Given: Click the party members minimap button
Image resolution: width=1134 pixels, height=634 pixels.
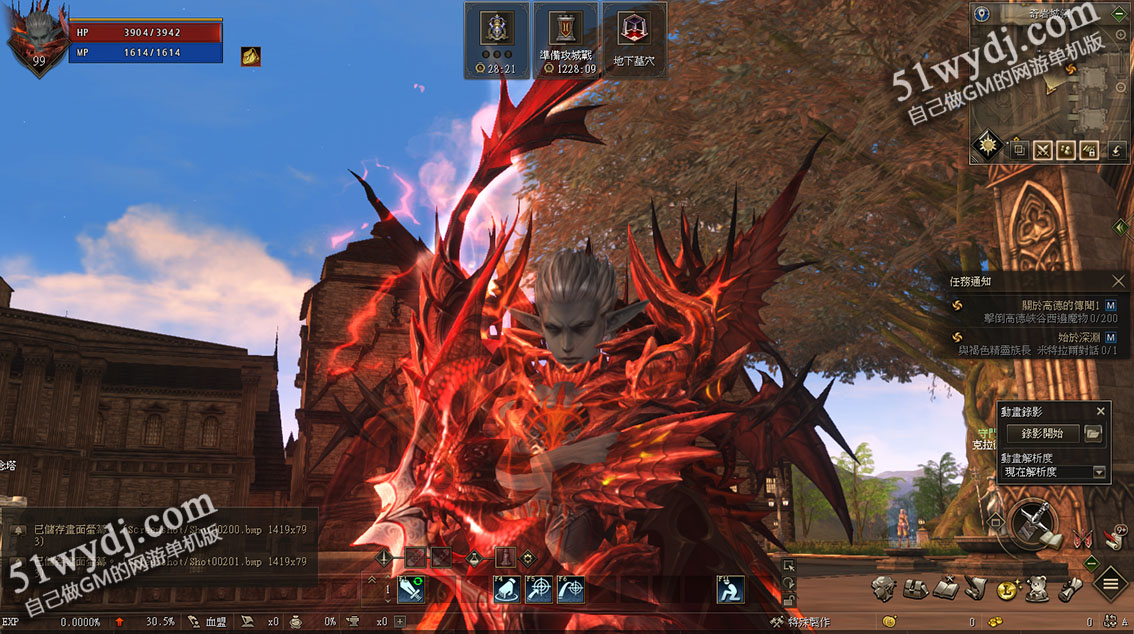Looking at the screenshot, I should click(x=1066, y=150).
